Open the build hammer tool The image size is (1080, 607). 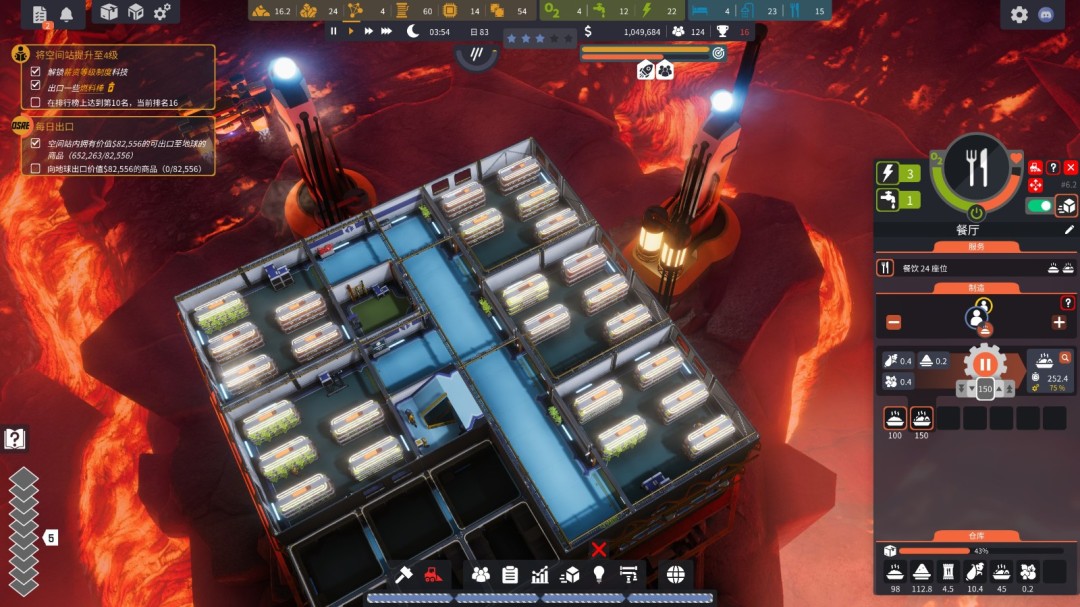(x=404, y=574)
